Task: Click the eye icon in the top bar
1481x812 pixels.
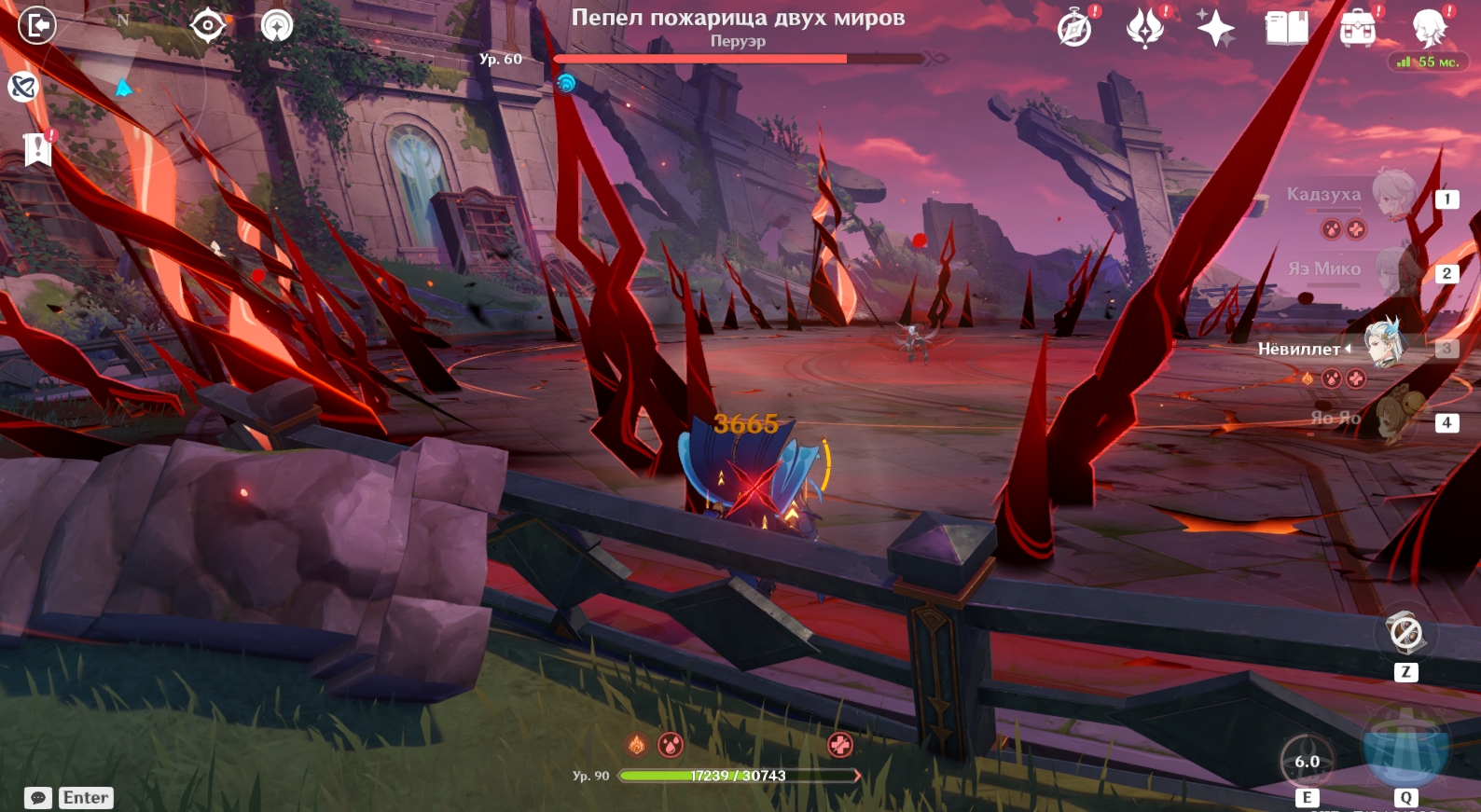Action: coord(207,25)
